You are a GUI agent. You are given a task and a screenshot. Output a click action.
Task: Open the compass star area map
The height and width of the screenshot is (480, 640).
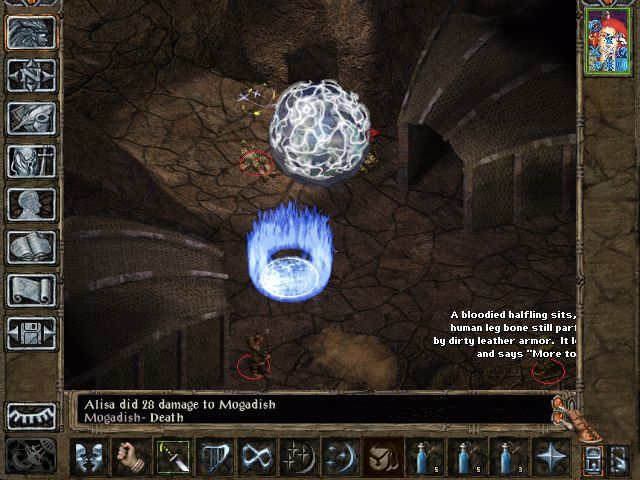tap(31, 75)
